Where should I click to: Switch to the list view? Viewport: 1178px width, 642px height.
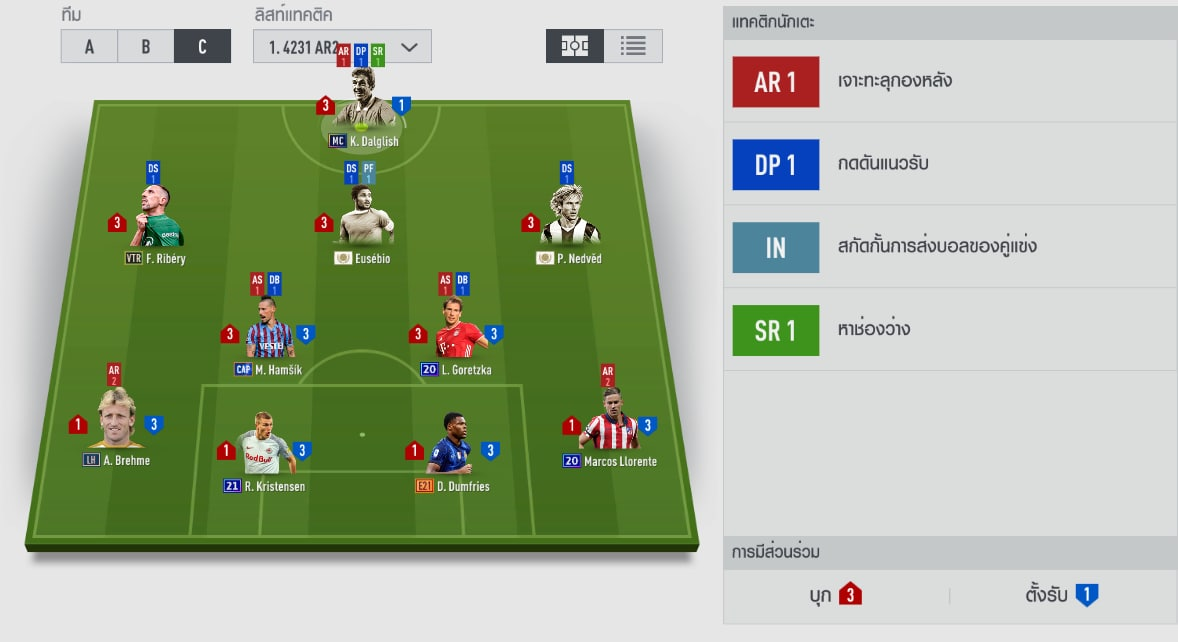pos(633,46)
